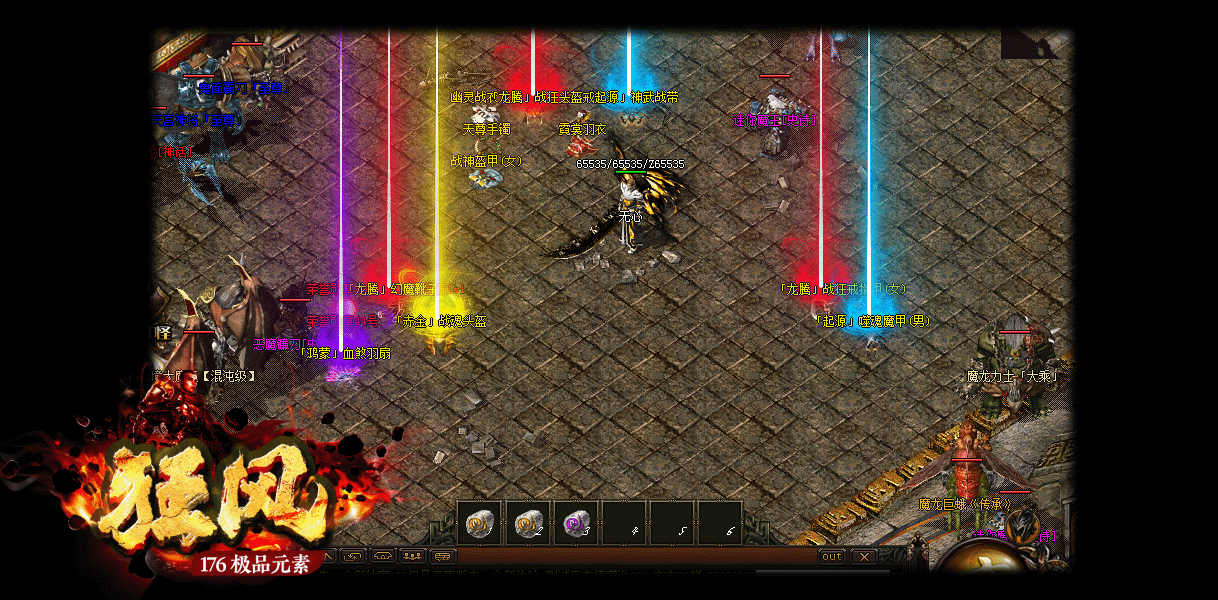Select the purple scroll in slot 3
This screenshot has height=600, width=1218.
[x=576, y=523]
